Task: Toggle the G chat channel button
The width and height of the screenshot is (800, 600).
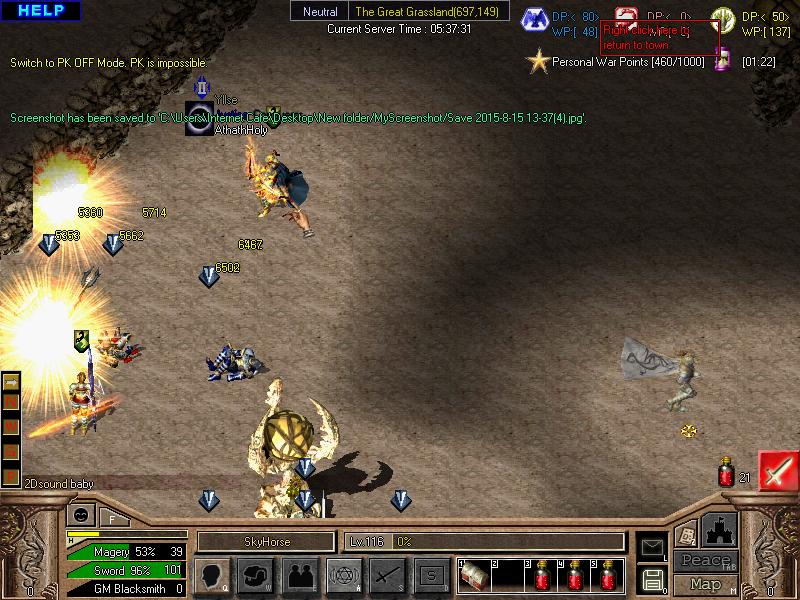Action: coord(11,452)
